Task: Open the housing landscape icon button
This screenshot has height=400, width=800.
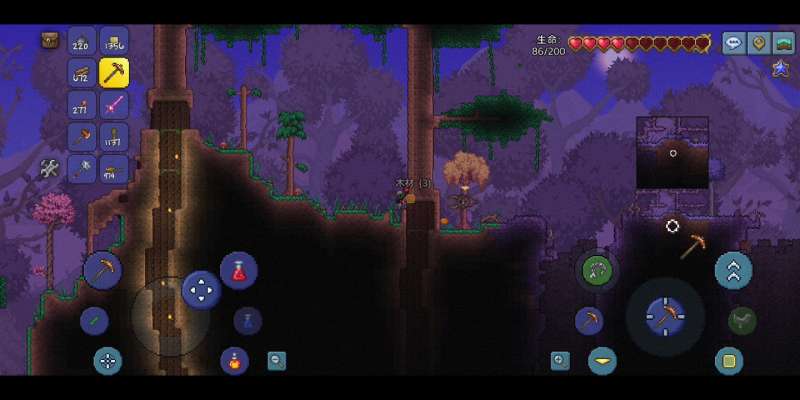Action: (x=784, y=43)
